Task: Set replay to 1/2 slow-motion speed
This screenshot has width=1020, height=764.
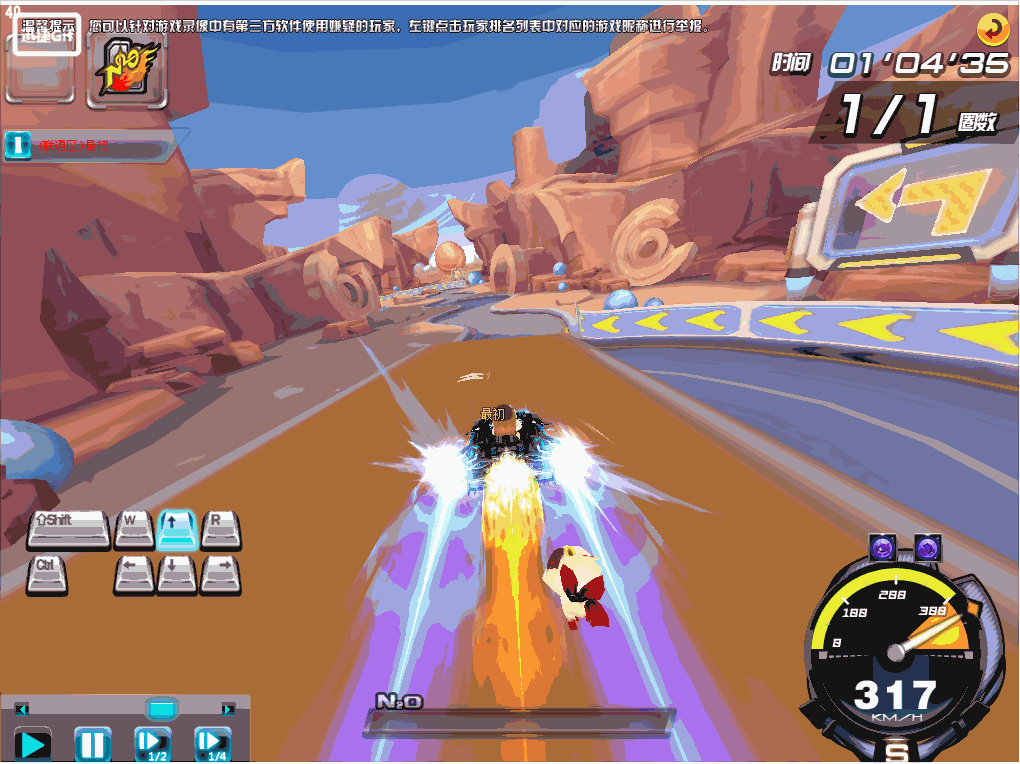Action: click(x=153, y=744)
